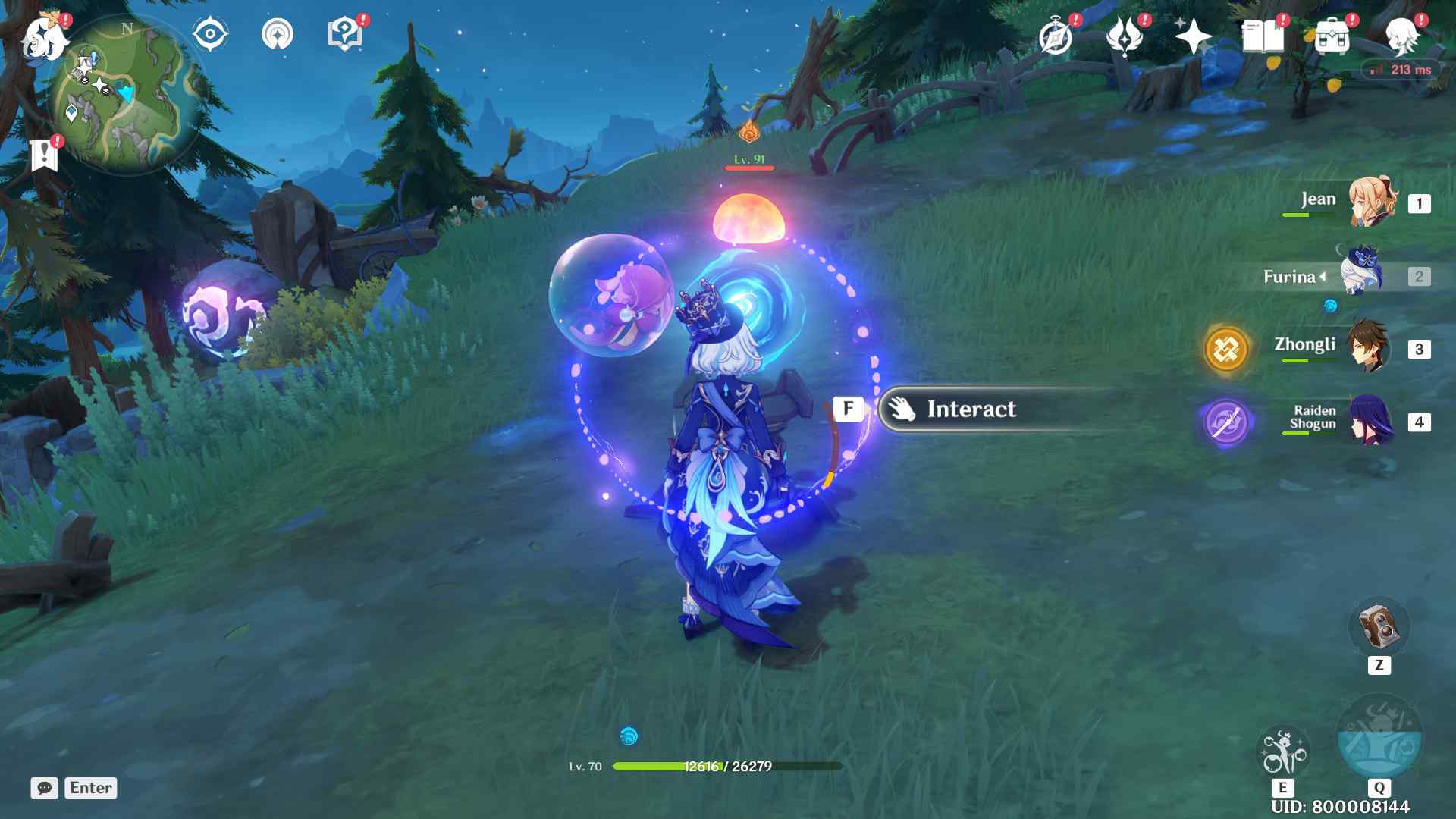Use the Kamera gadget icon

click(1378, 626)
